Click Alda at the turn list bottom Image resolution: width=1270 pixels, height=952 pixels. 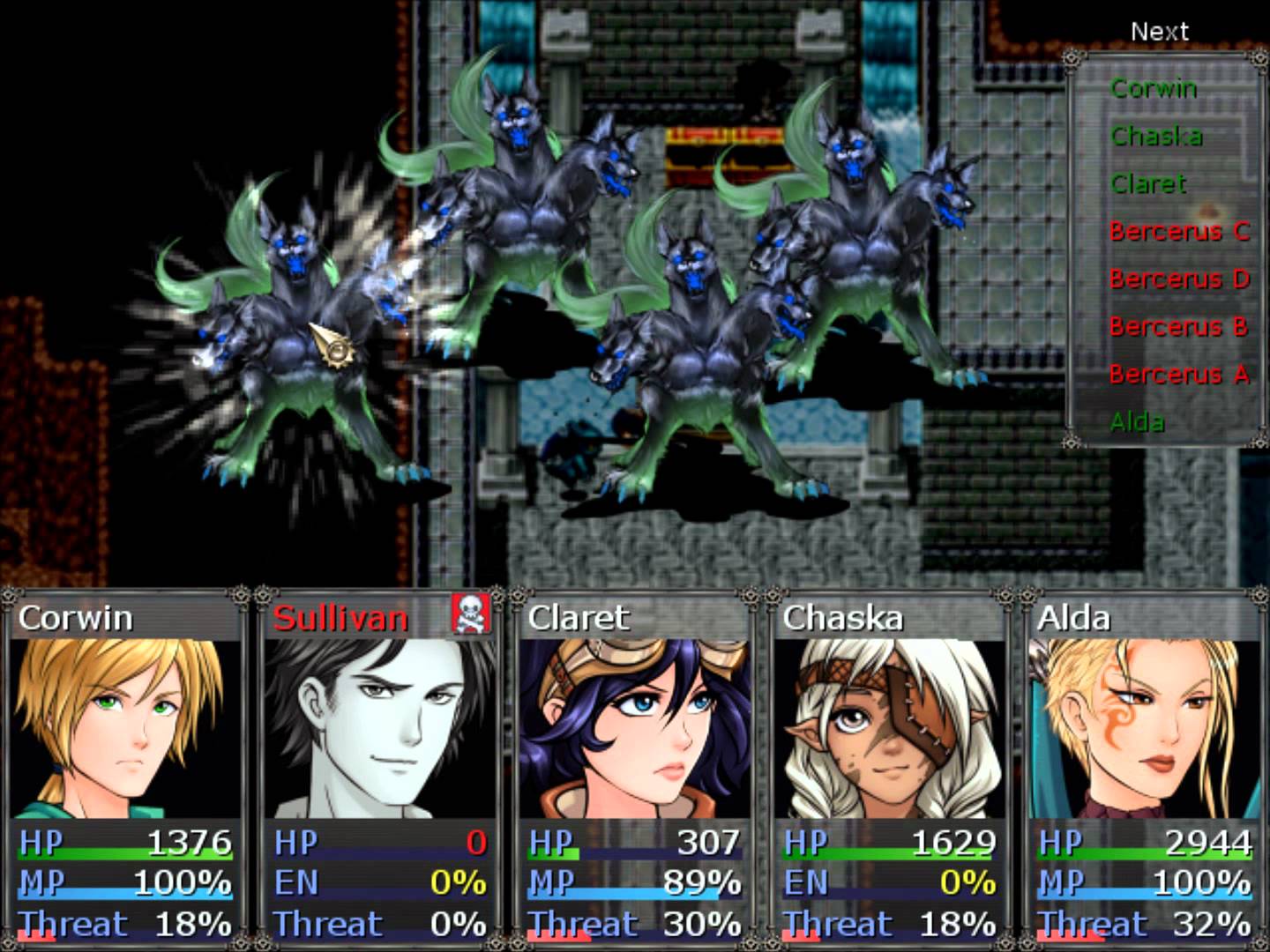pos(1137,421)
